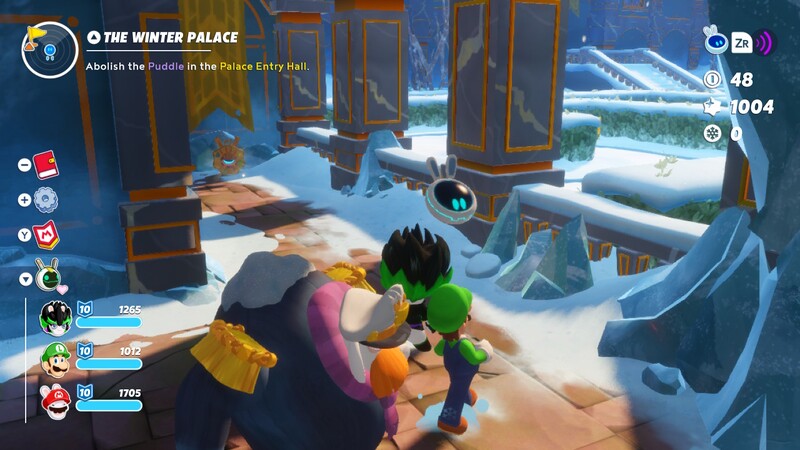Click the Beep-0 robot icon
Viewport: 800px width, 450px height.
[x=714, y=41]
